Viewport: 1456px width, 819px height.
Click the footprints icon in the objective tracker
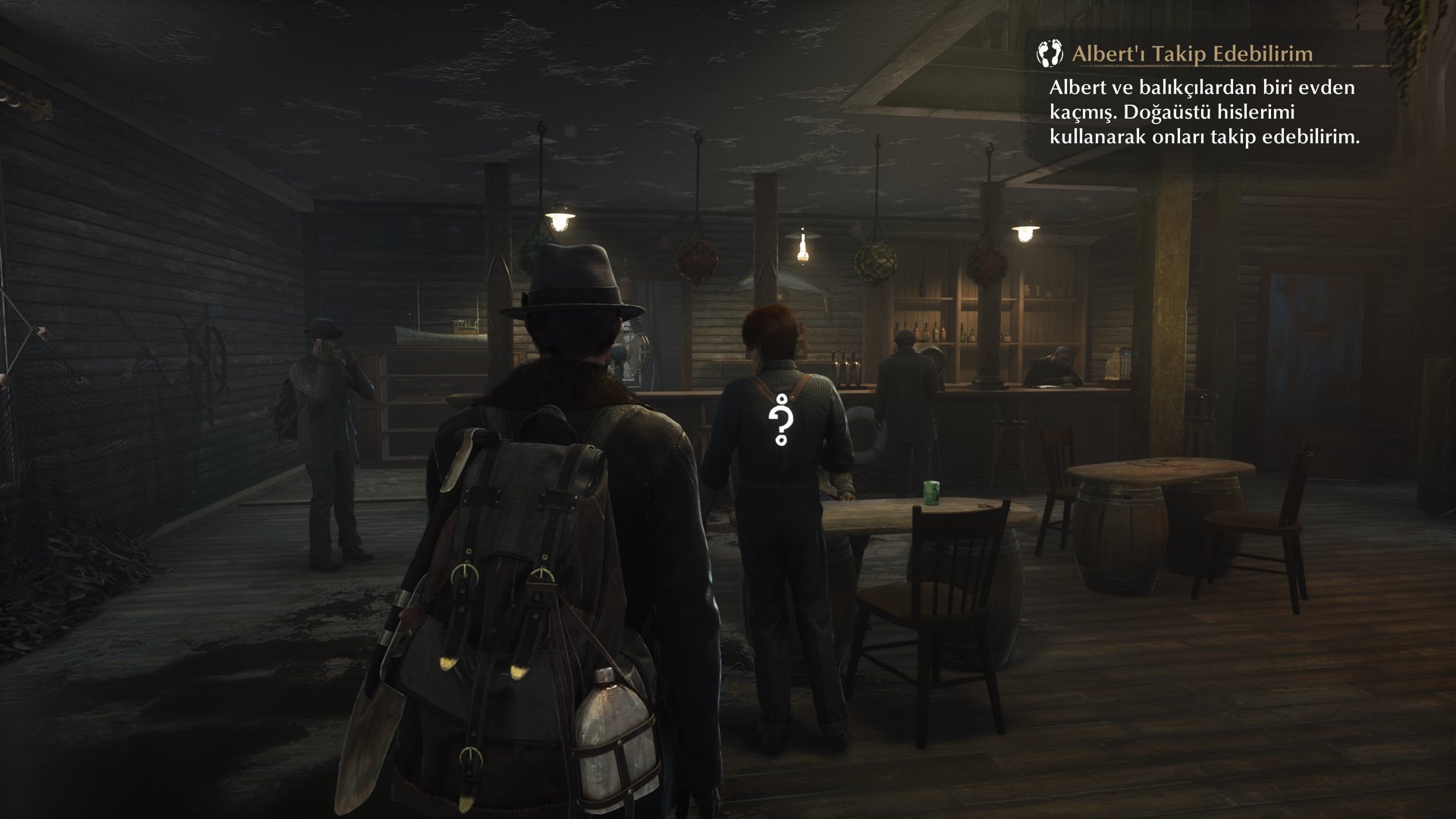point(1052,53)
